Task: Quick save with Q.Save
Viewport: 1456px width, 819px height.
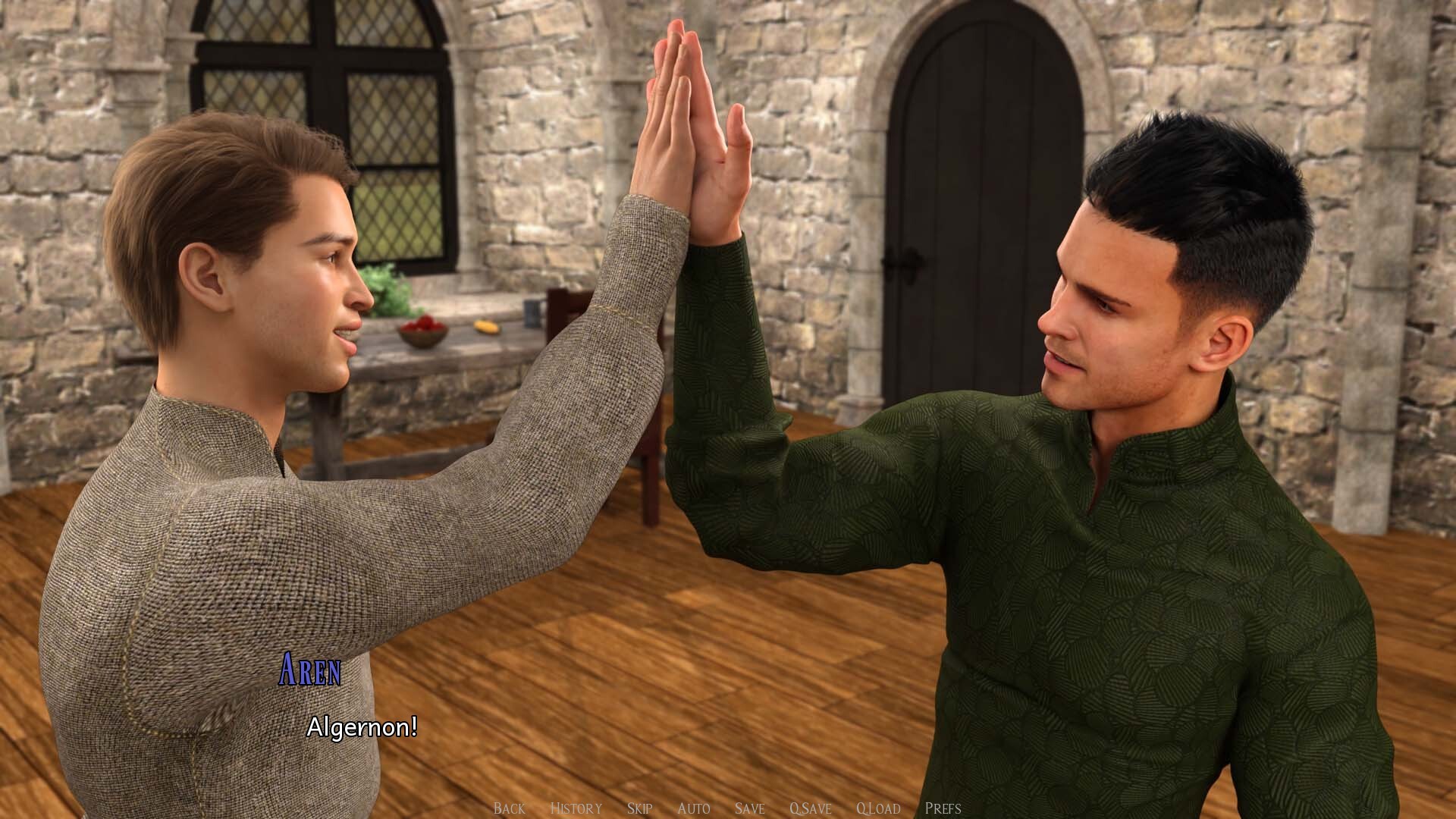Action: point(810,808)
